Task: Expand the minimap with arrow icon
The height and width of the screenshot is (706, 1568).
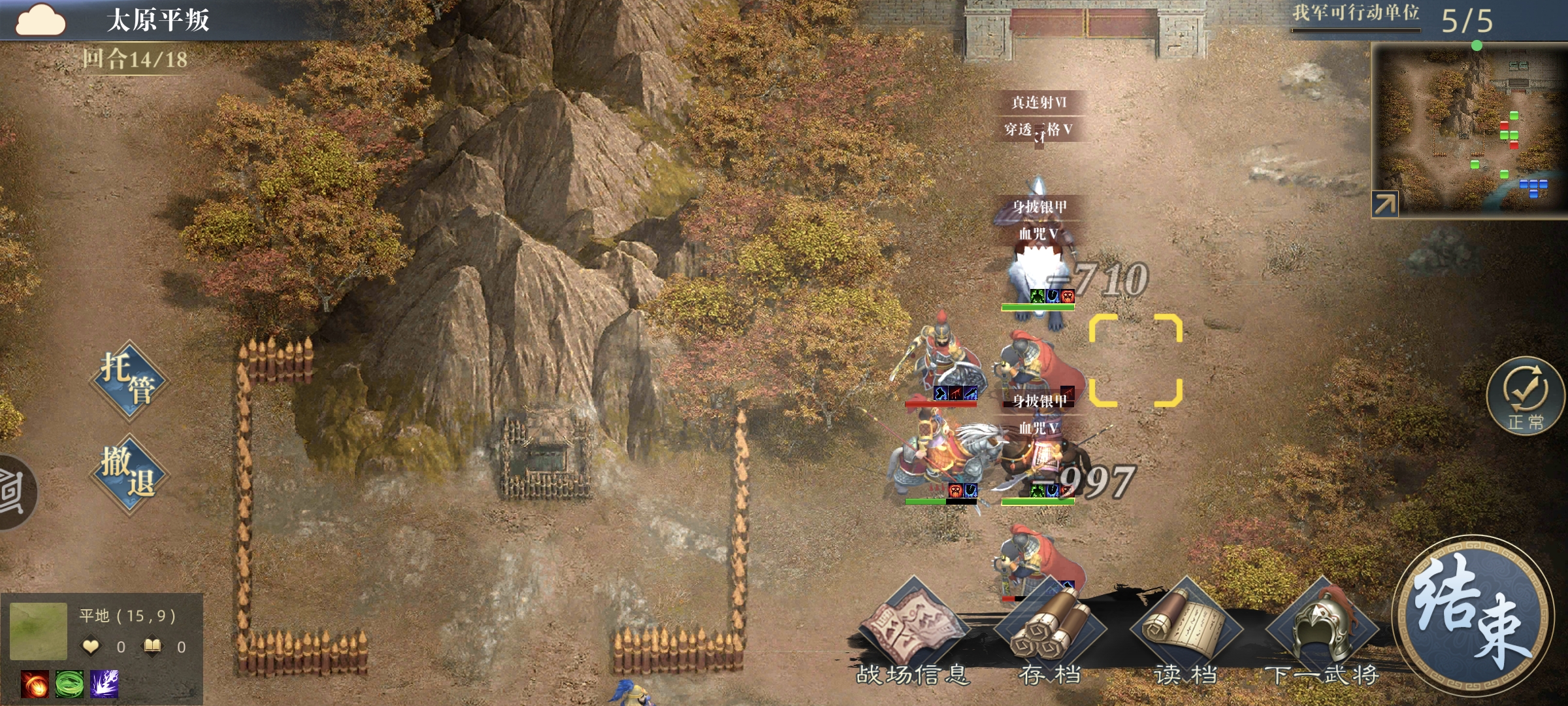Action: [x=1384, y=204]
